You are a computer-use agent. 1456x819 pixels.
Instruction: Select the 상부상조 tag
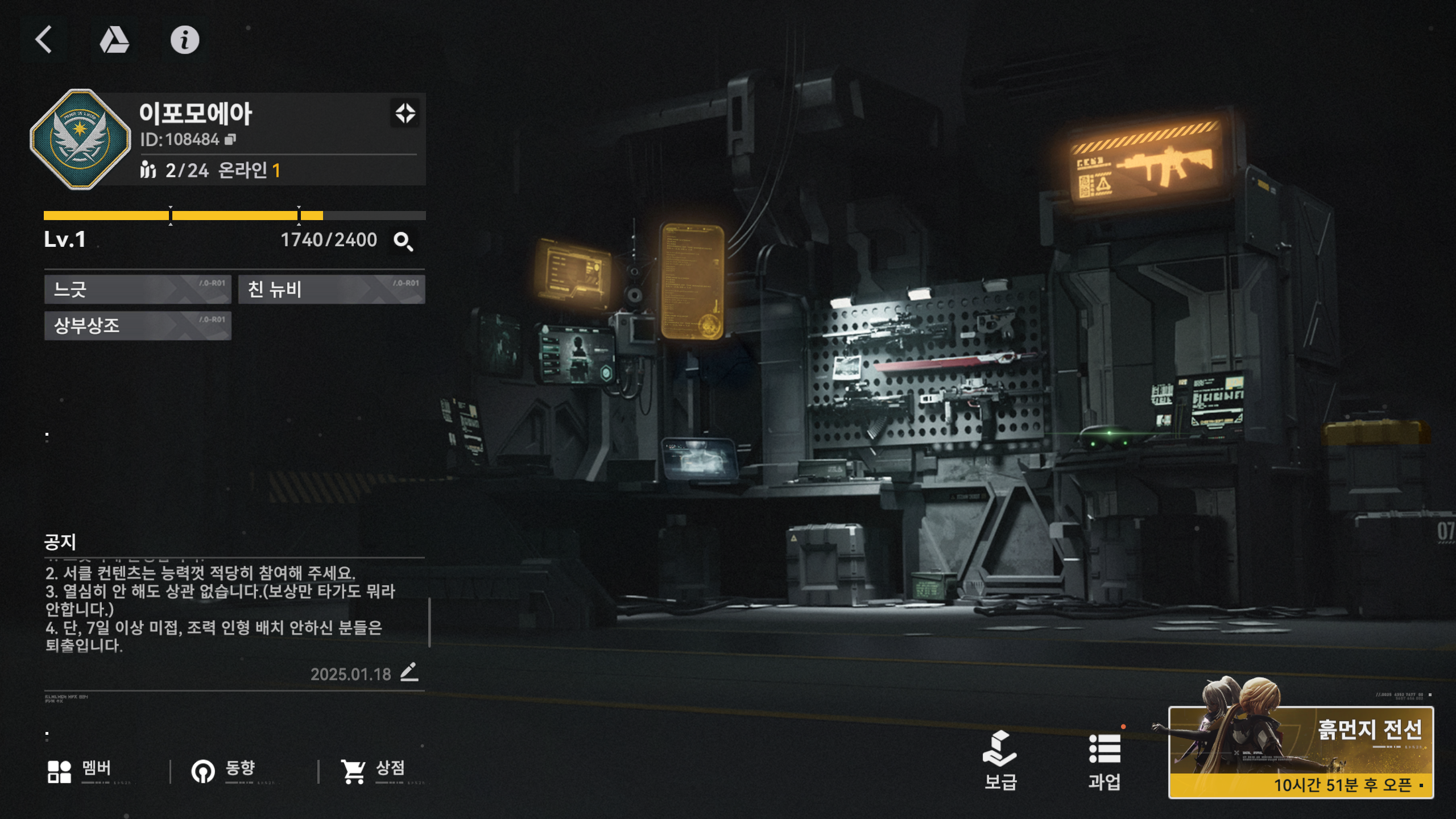pos(138,326)
